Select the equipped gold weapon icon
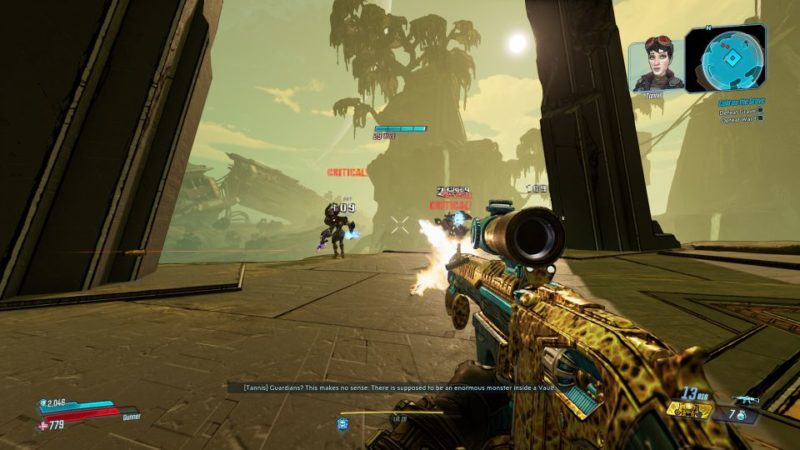Screen dimensions: 800x450 click(690, 408)
